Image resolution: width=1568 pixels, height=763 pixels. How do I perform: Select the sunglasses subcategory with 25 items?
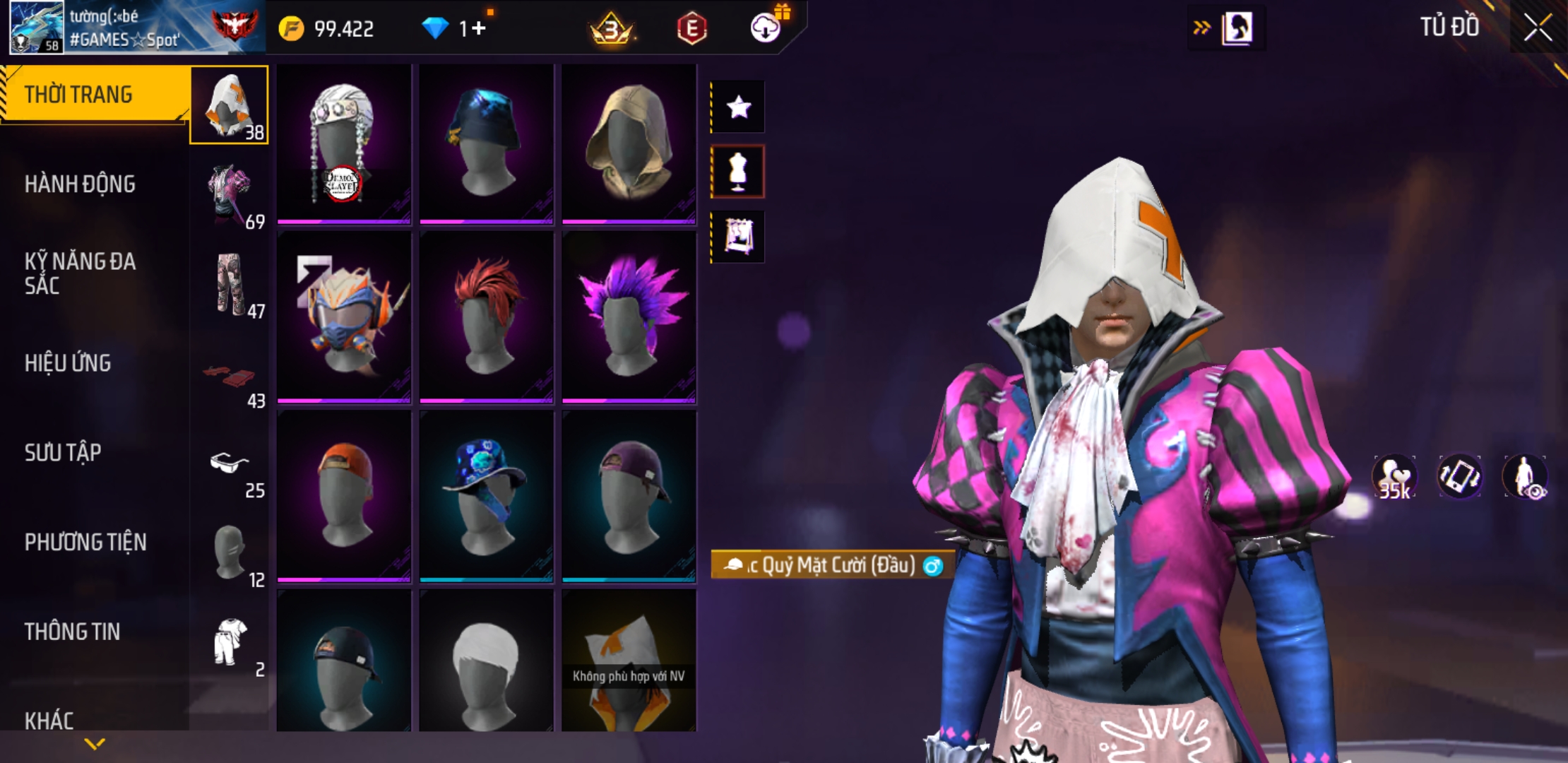(x=230, y=472)
